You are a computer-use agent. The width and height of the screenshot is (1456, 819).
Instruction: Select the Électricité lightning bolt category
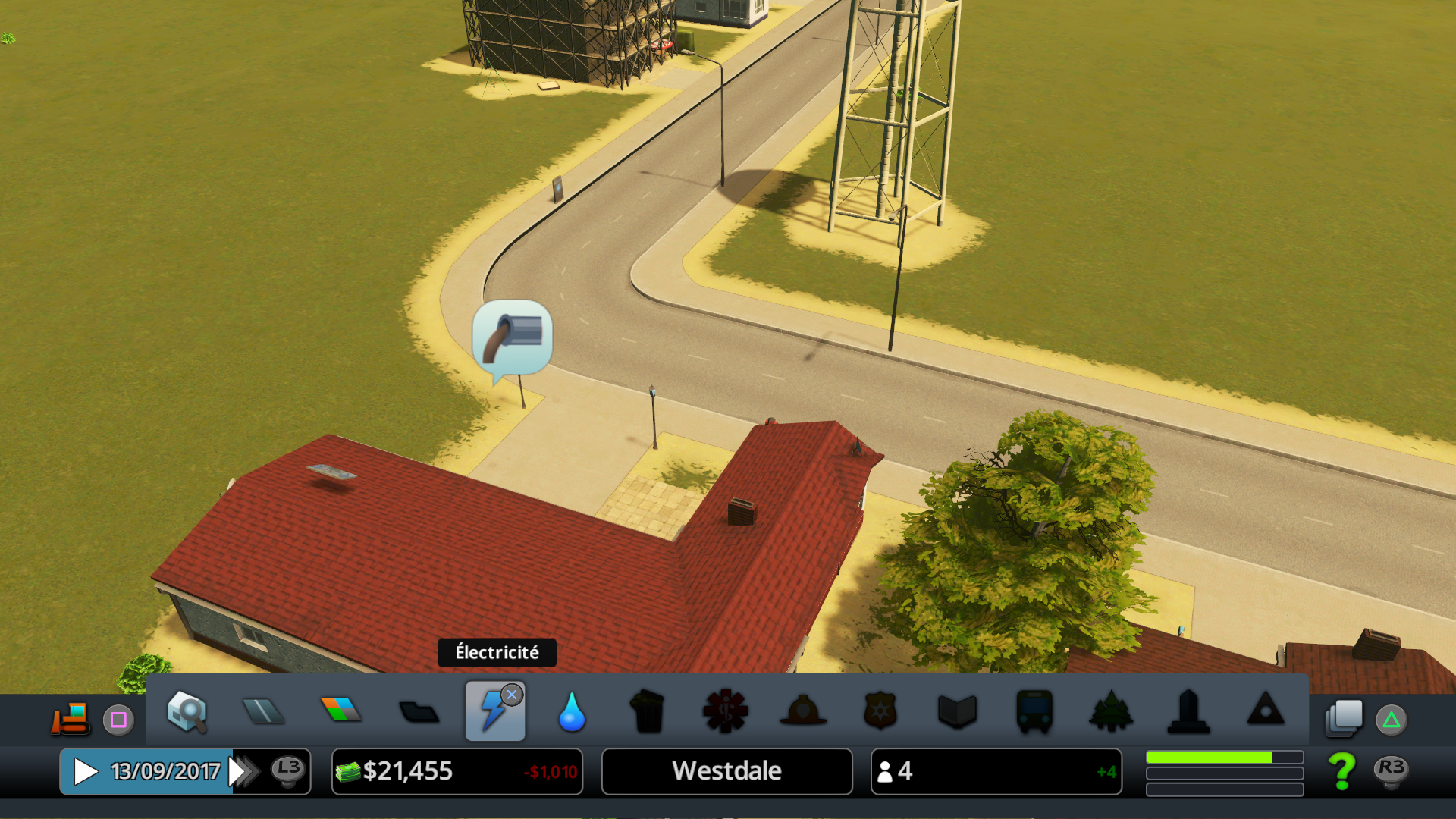(494, 711)
